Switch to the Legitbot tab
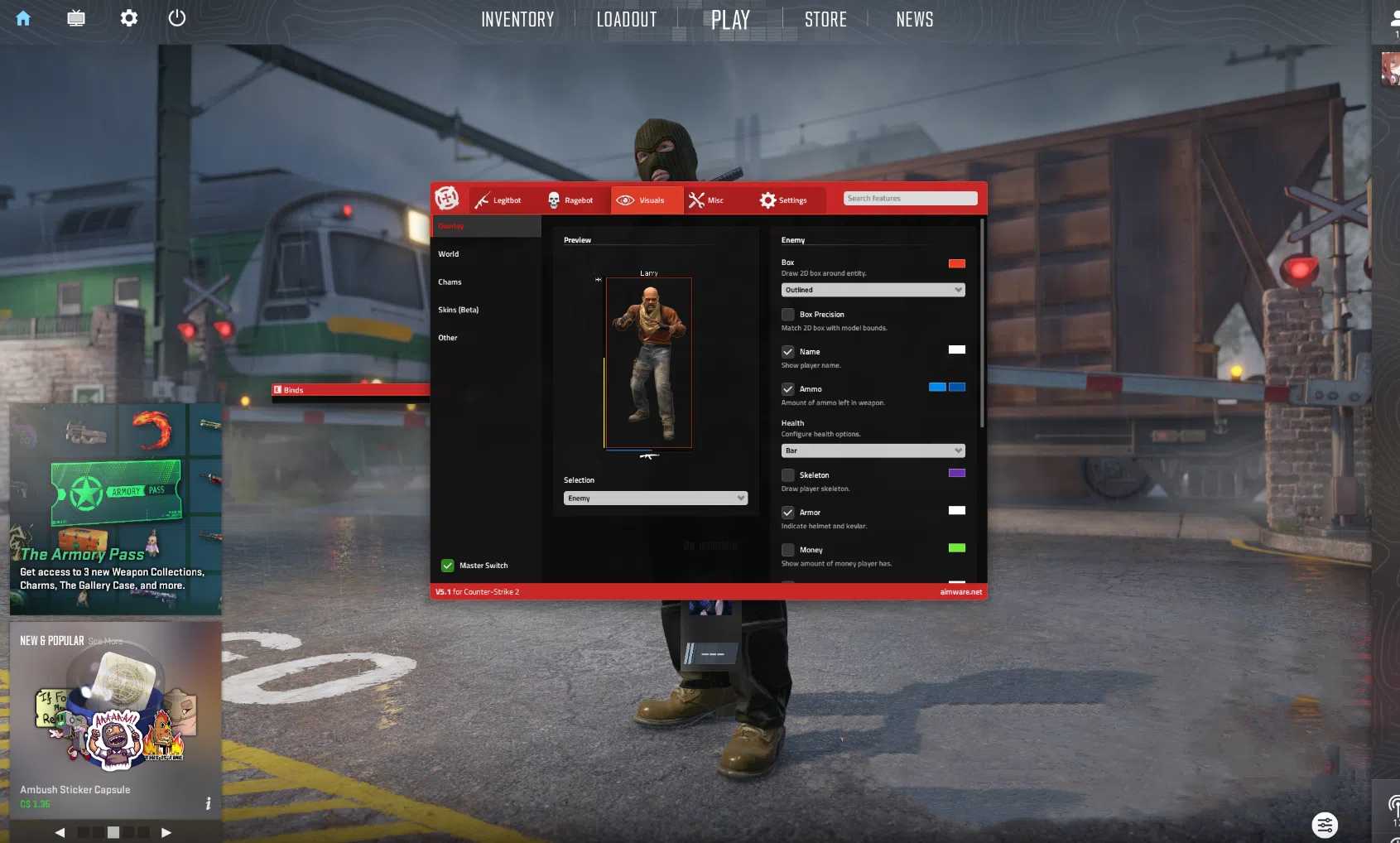 (498, 200)
